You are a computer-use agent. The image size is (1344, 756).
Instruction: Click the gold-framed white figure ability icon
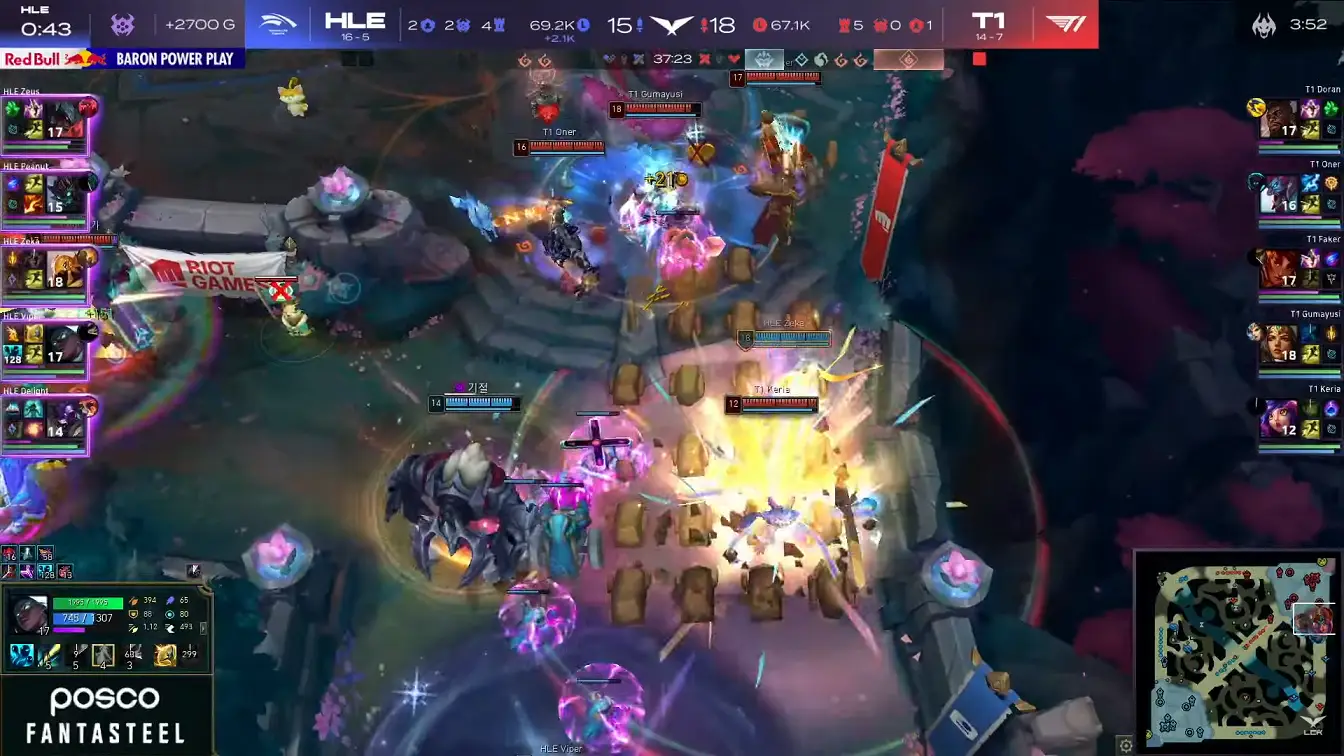[103, 656]
